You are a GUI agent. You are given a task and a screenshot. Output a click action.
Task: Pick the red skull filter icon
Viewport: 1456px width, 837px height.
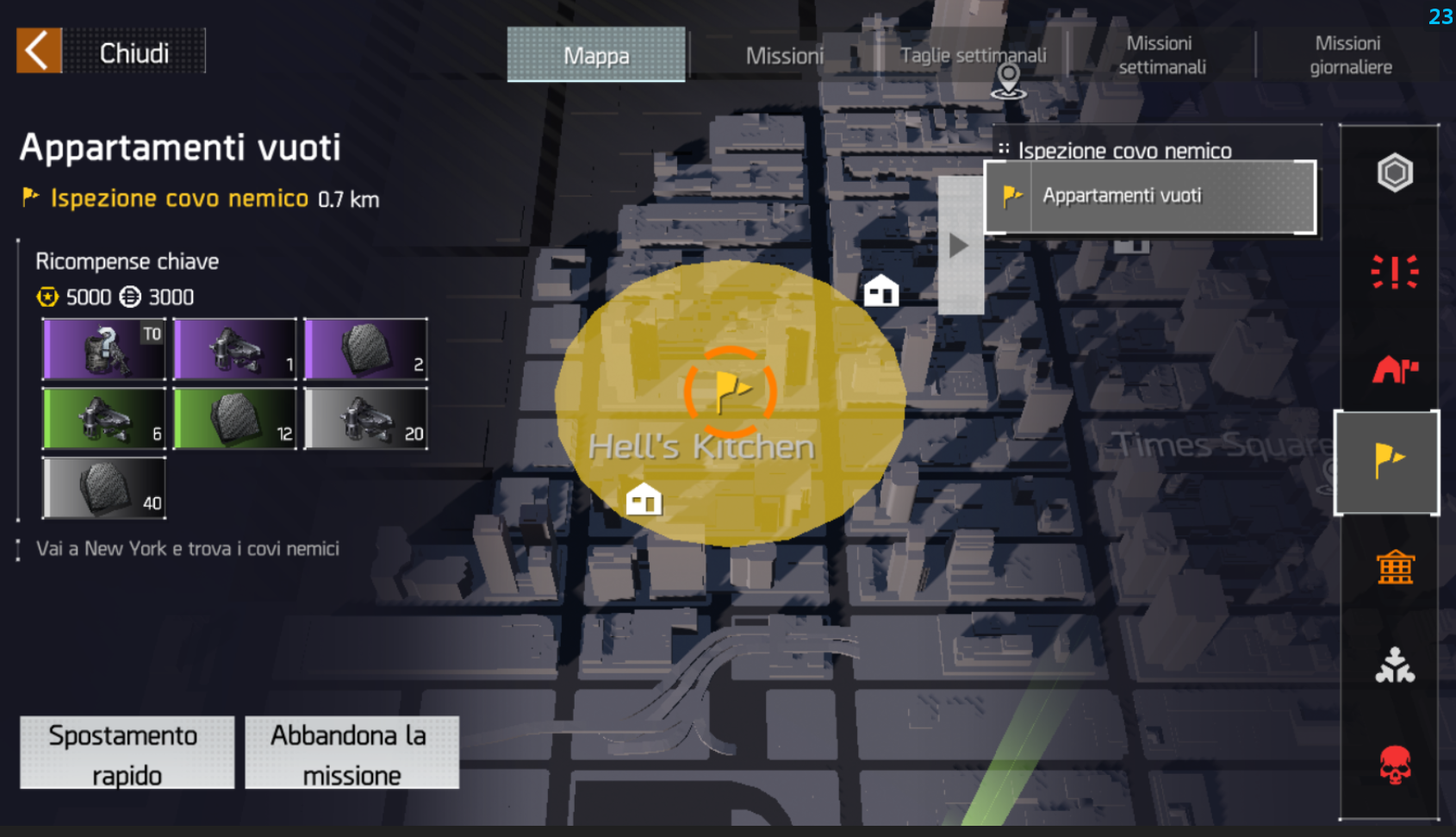pos(1394,765)
